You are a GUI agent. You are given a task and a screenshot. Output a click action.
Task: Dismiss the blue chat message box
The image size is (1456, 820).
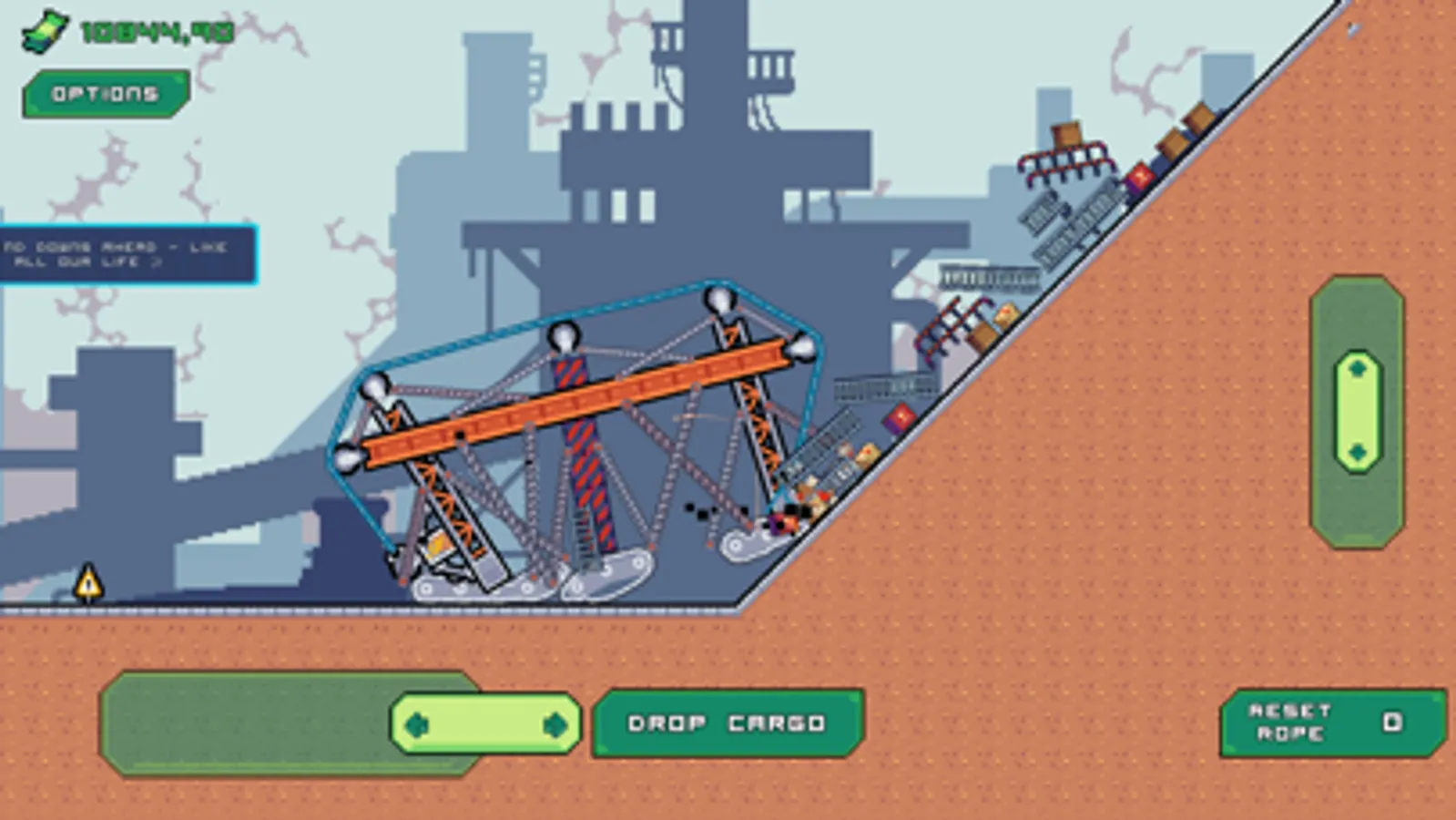[x=127, y=253]
